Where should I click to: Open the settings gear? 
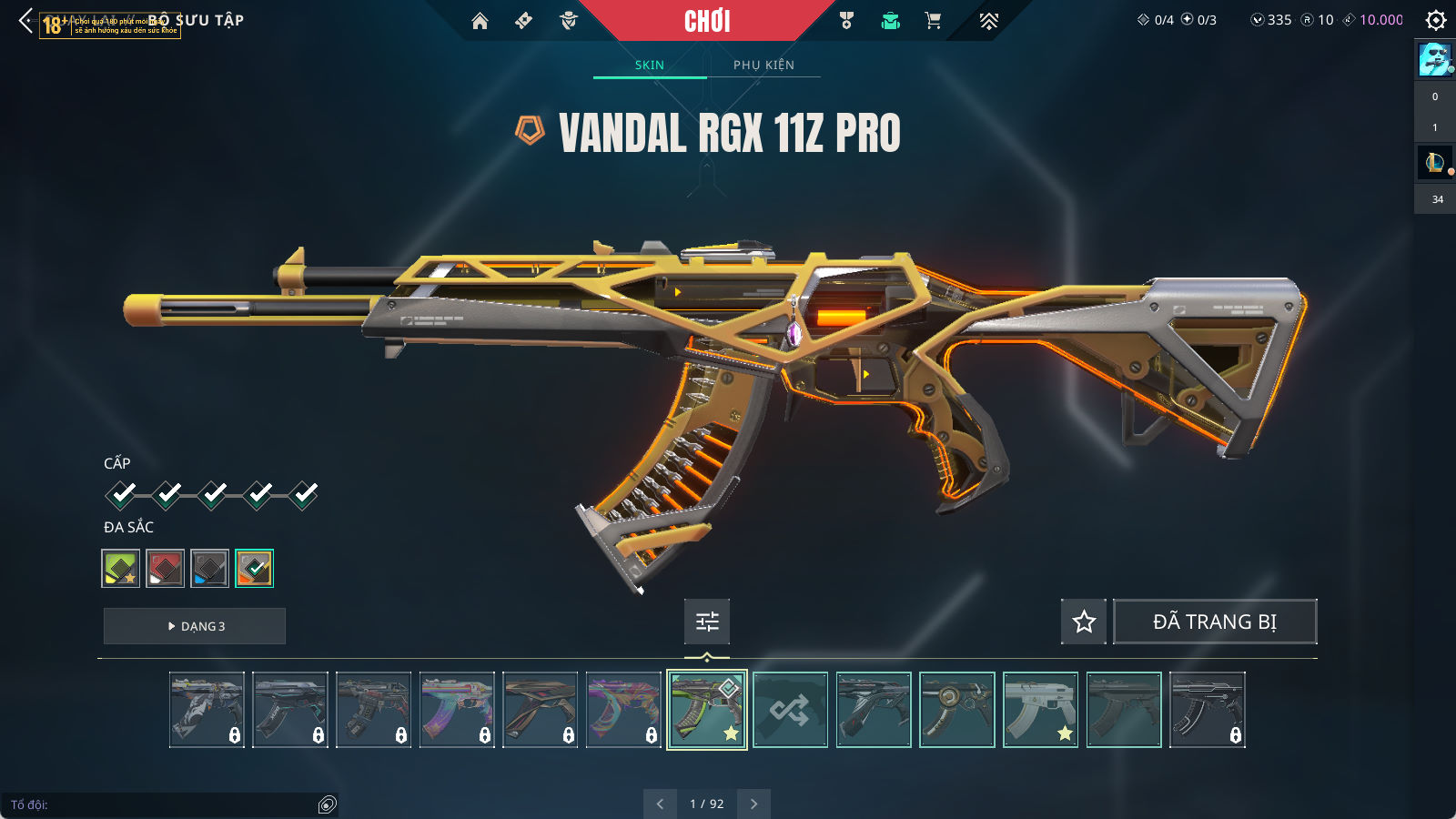pos(1436,20)
